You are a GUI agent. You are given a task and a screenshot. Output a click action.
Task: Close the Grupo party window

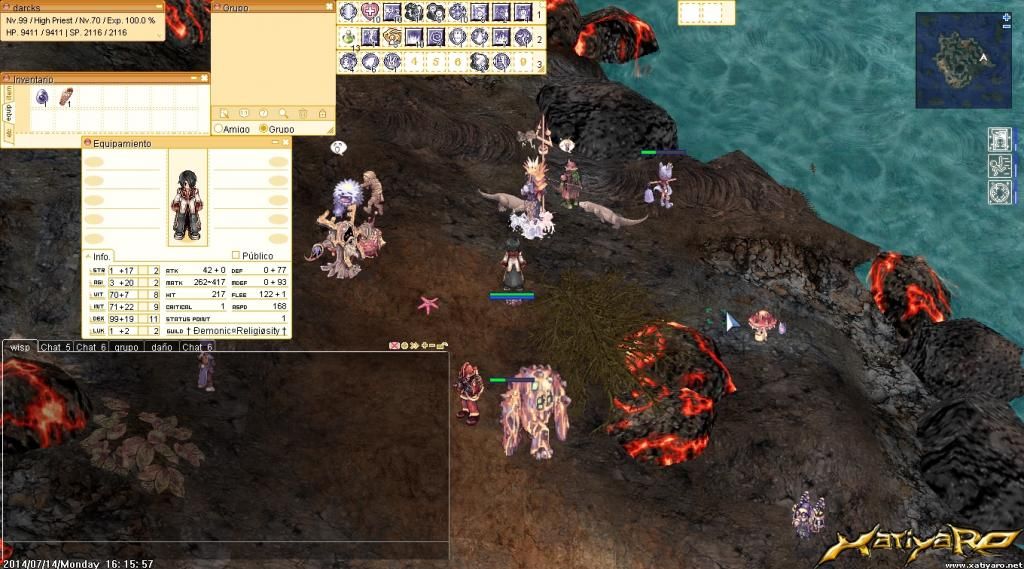(x=330, y=7)
